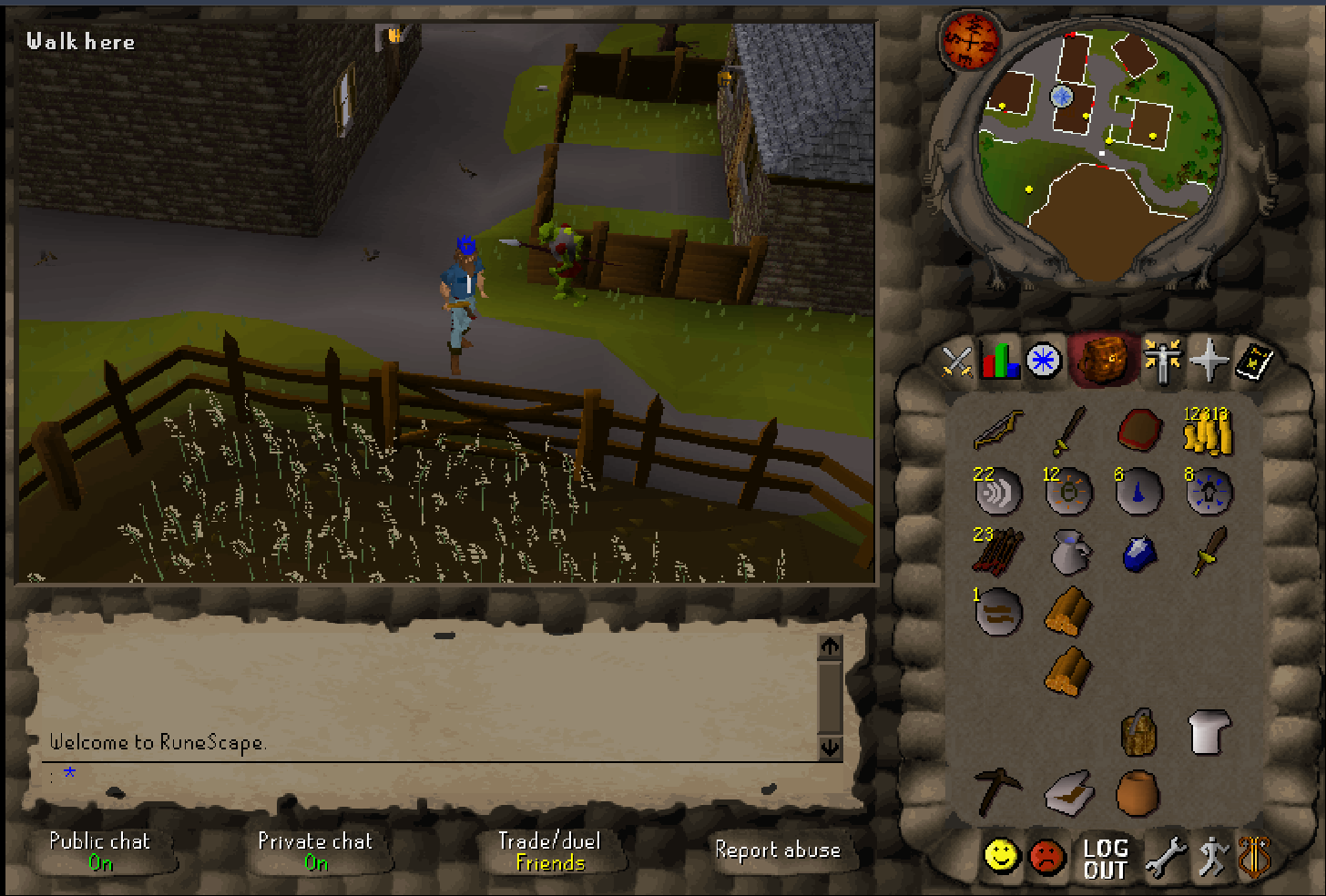
Task: Open the Ignore list red face icon
Action: coord(1045,856)
